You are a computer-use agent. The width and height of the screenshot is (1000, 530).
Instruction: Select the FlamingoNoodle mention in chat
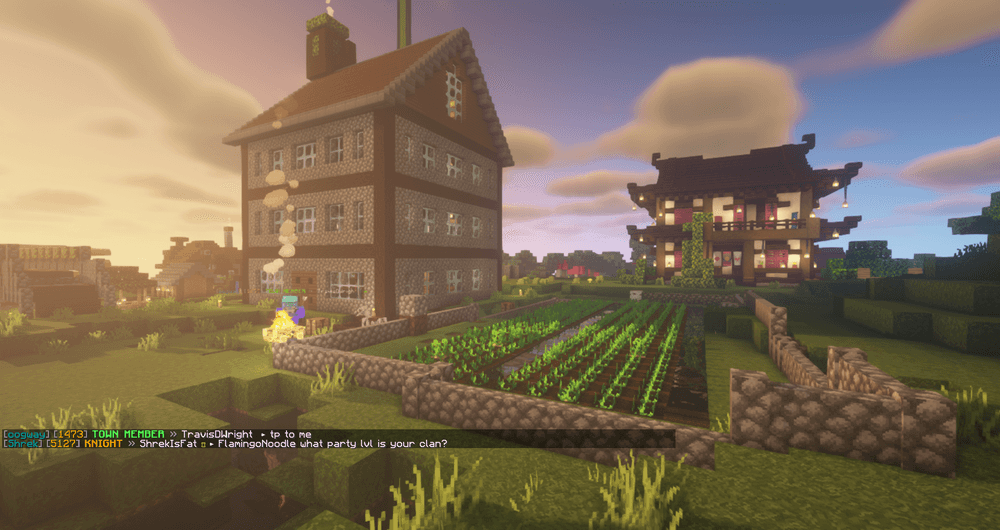[x=260, y=444]
